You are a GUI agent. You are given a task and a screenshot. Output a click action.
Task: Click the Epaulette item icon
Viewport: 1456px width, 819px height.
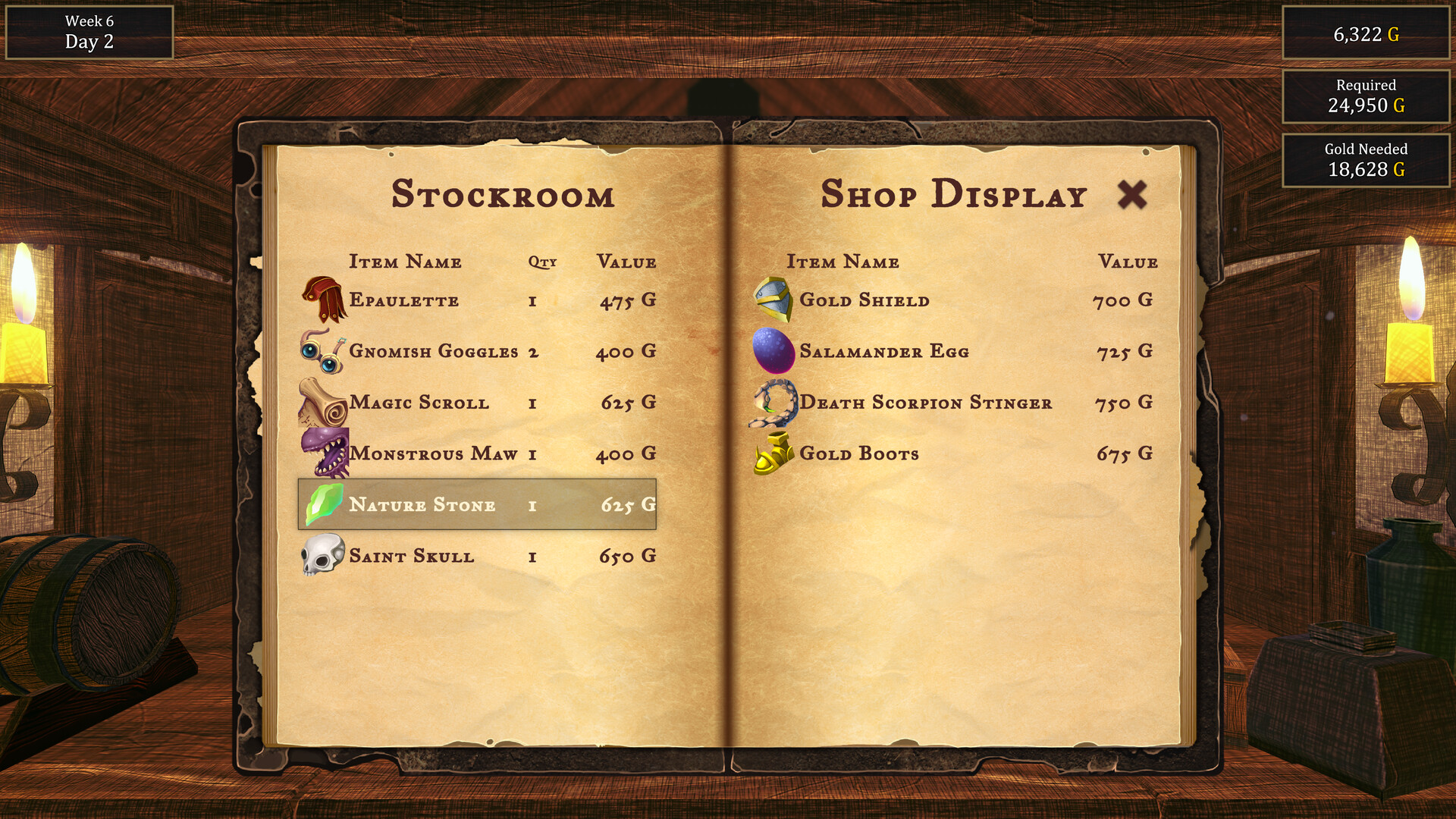point(322,300)
